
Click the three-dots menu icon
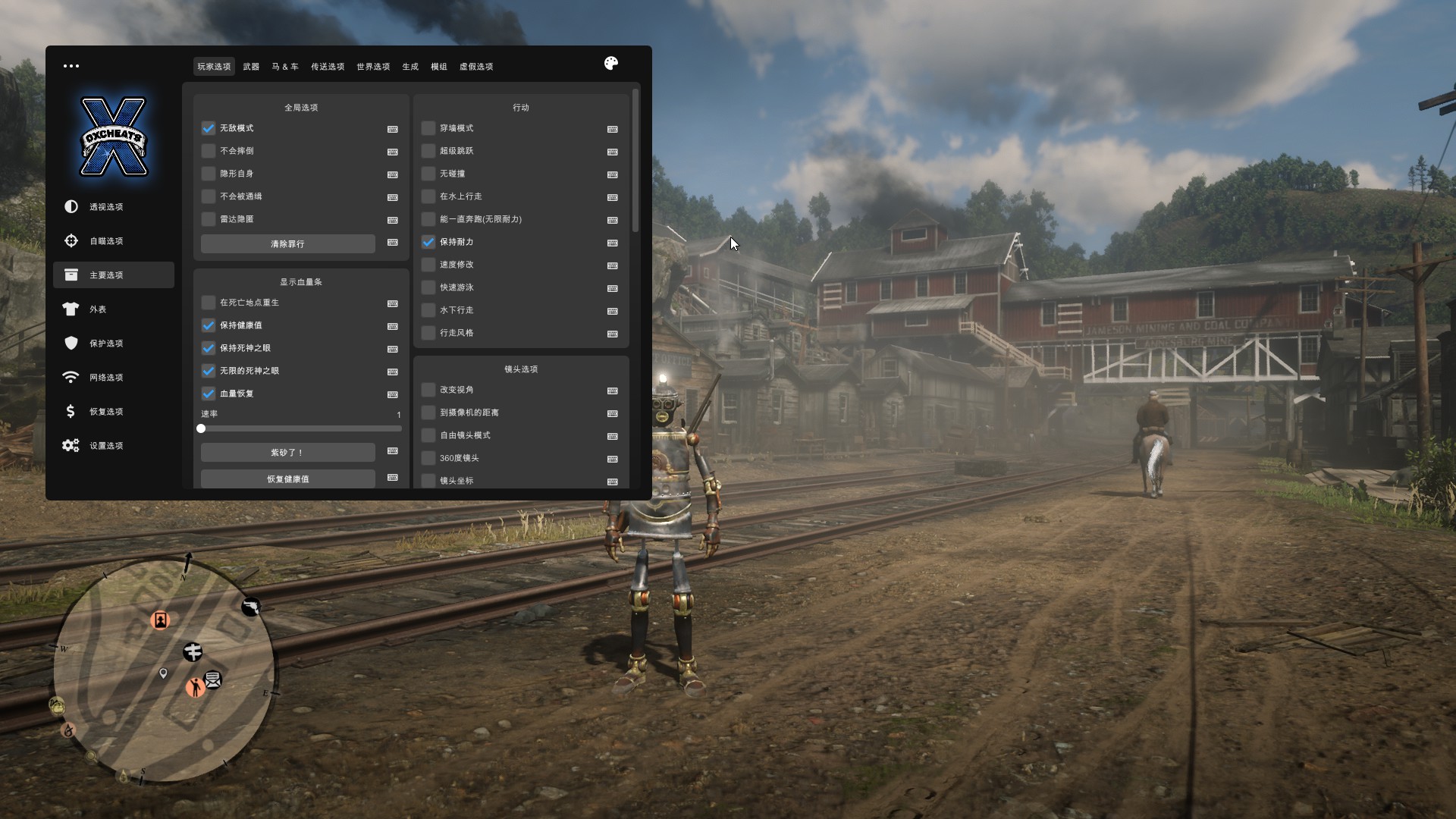point(71,66)
